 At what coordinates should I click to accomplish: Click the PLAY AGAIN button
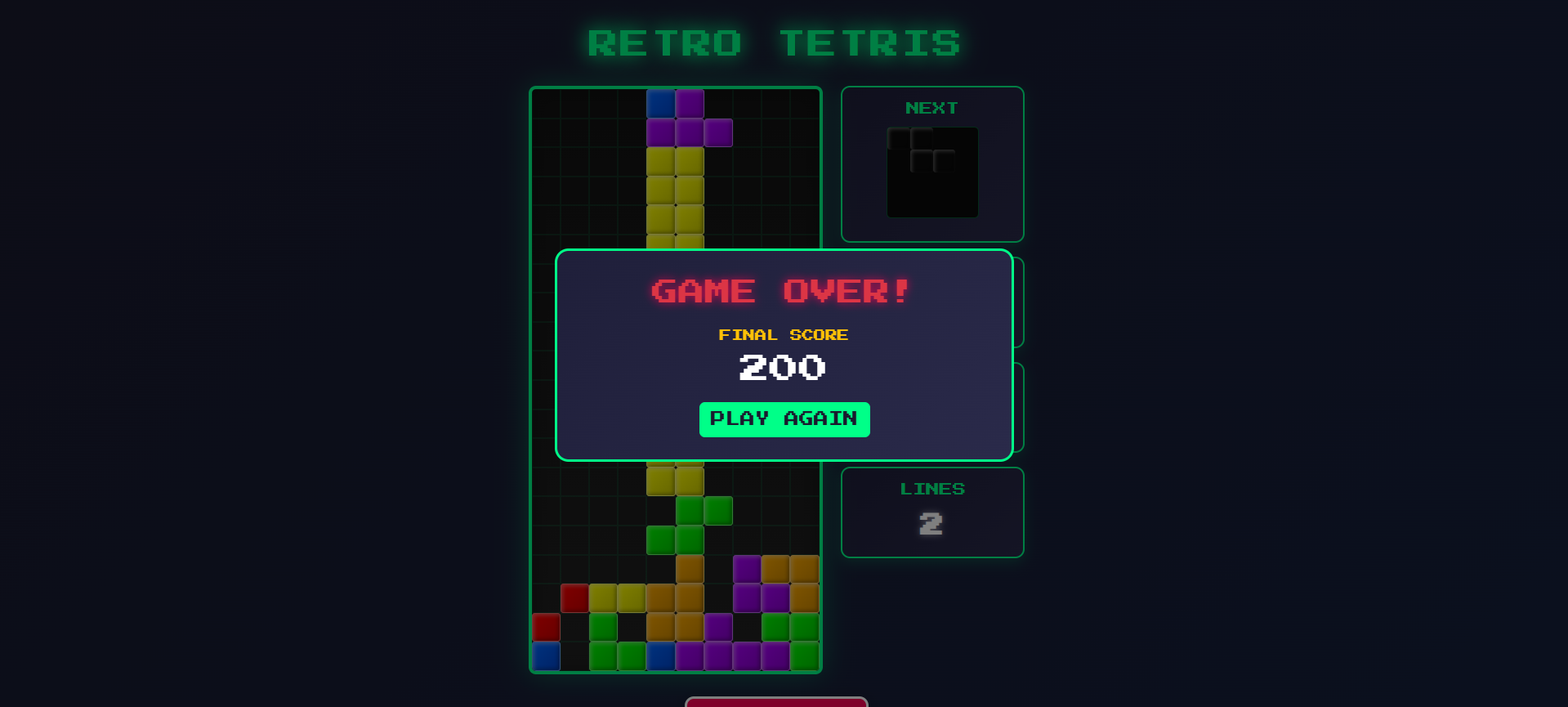click(x=784, y=419)
